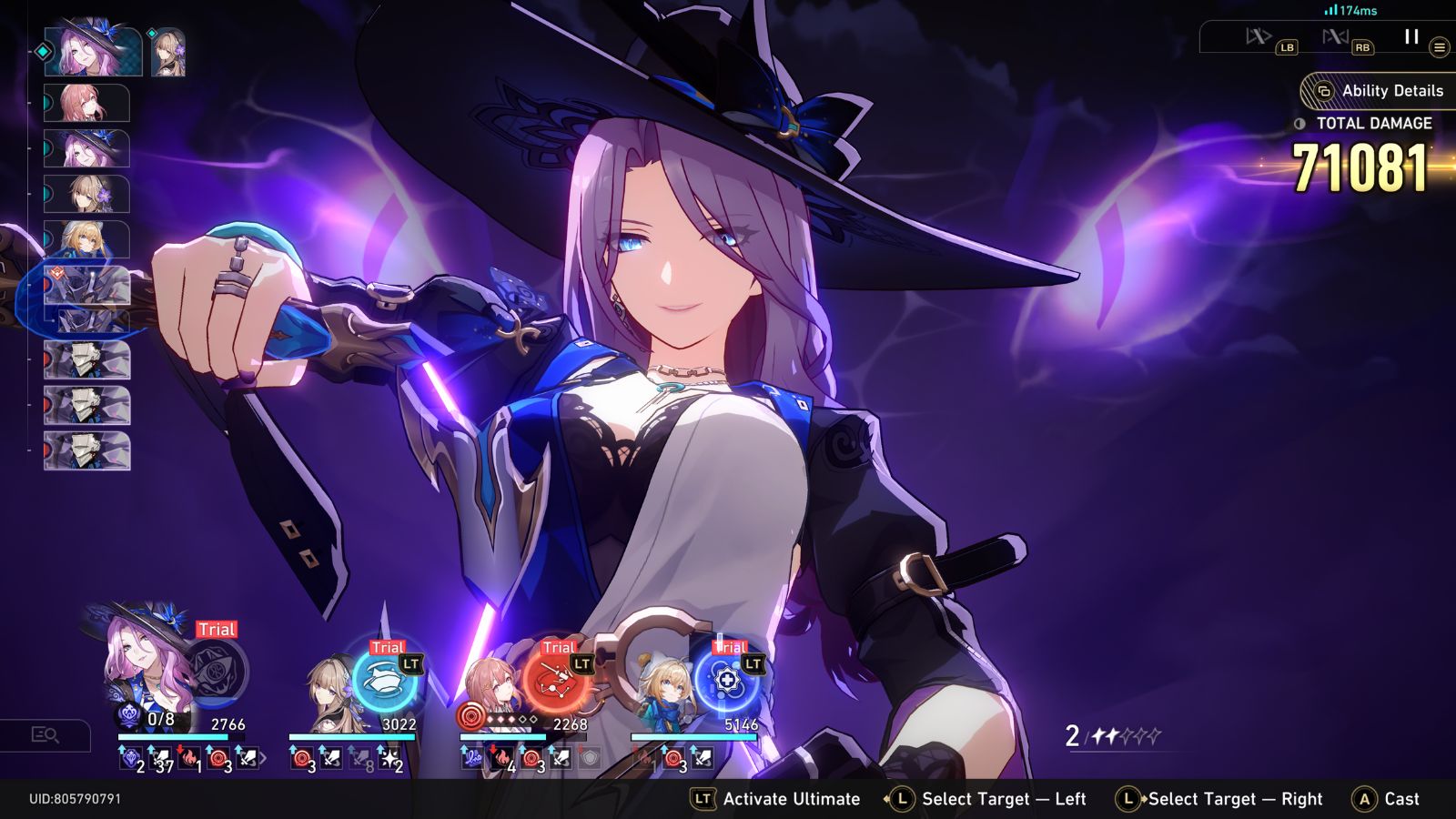This screenshot has height=819, width=1456.
Task: Toggle the LT badge on the blue Ultimate
Action: [x=752, y=664]
